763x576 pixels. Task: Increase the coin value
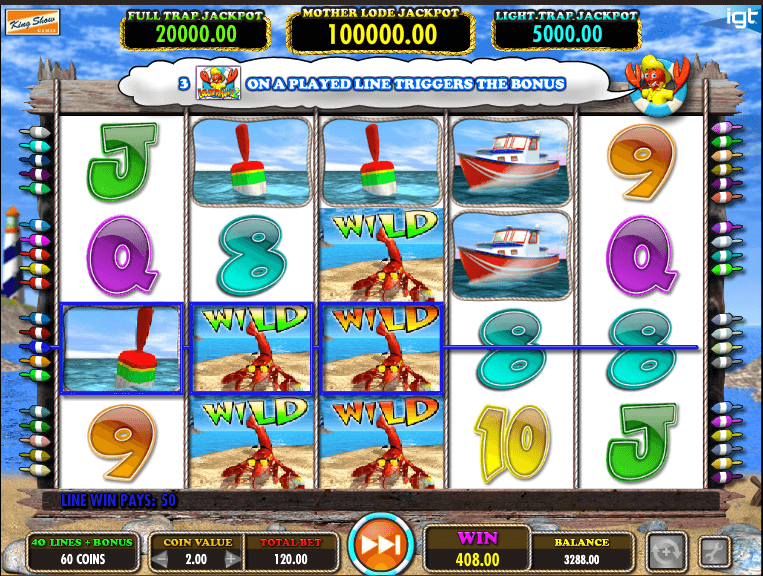pos(232,557)
